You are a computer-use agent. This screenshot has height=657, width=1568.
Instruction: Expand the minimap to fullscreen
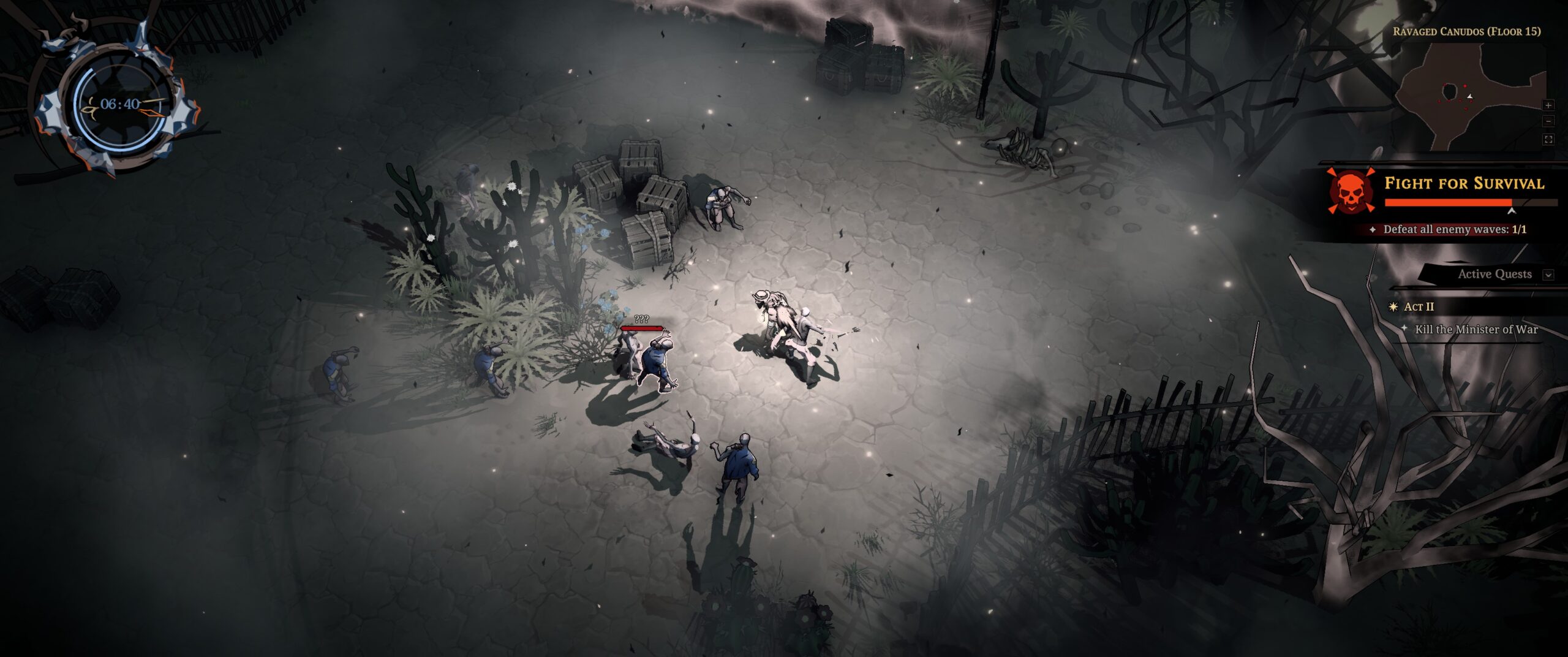(x=1548, y=140)
